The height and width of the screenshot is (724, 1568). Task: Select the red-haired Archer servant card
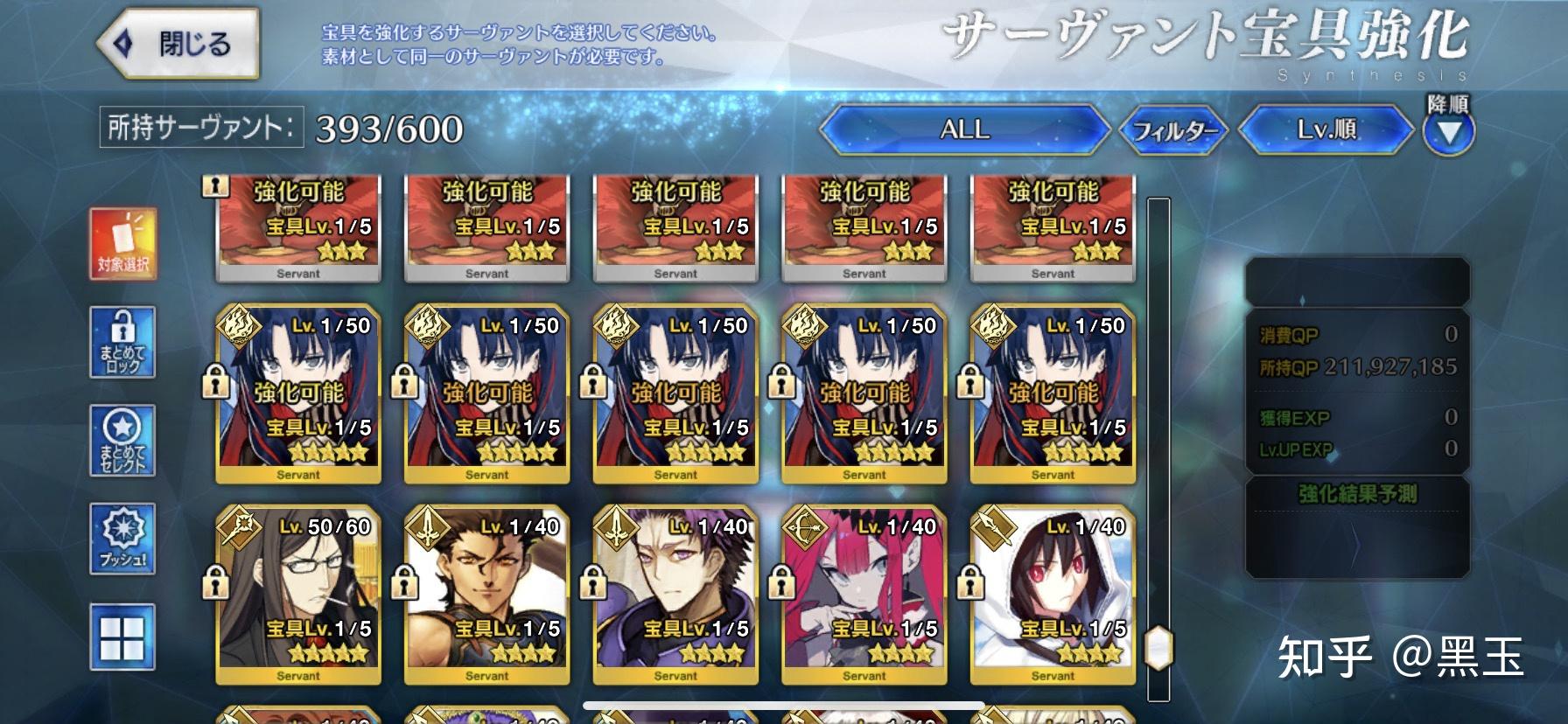coord(864,595)
